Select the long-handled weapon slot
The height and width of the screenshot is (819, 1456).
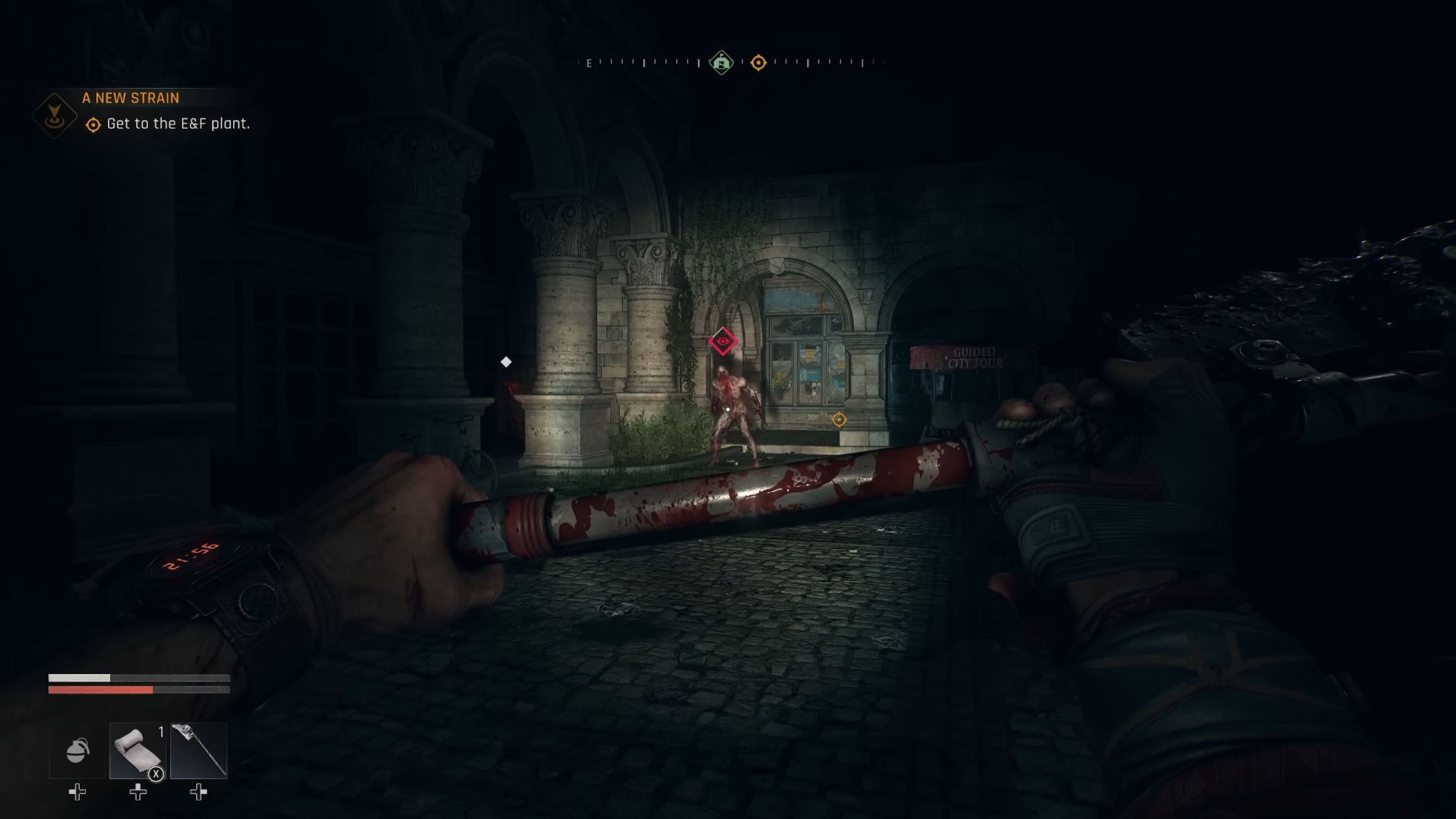tap(199, 751)
